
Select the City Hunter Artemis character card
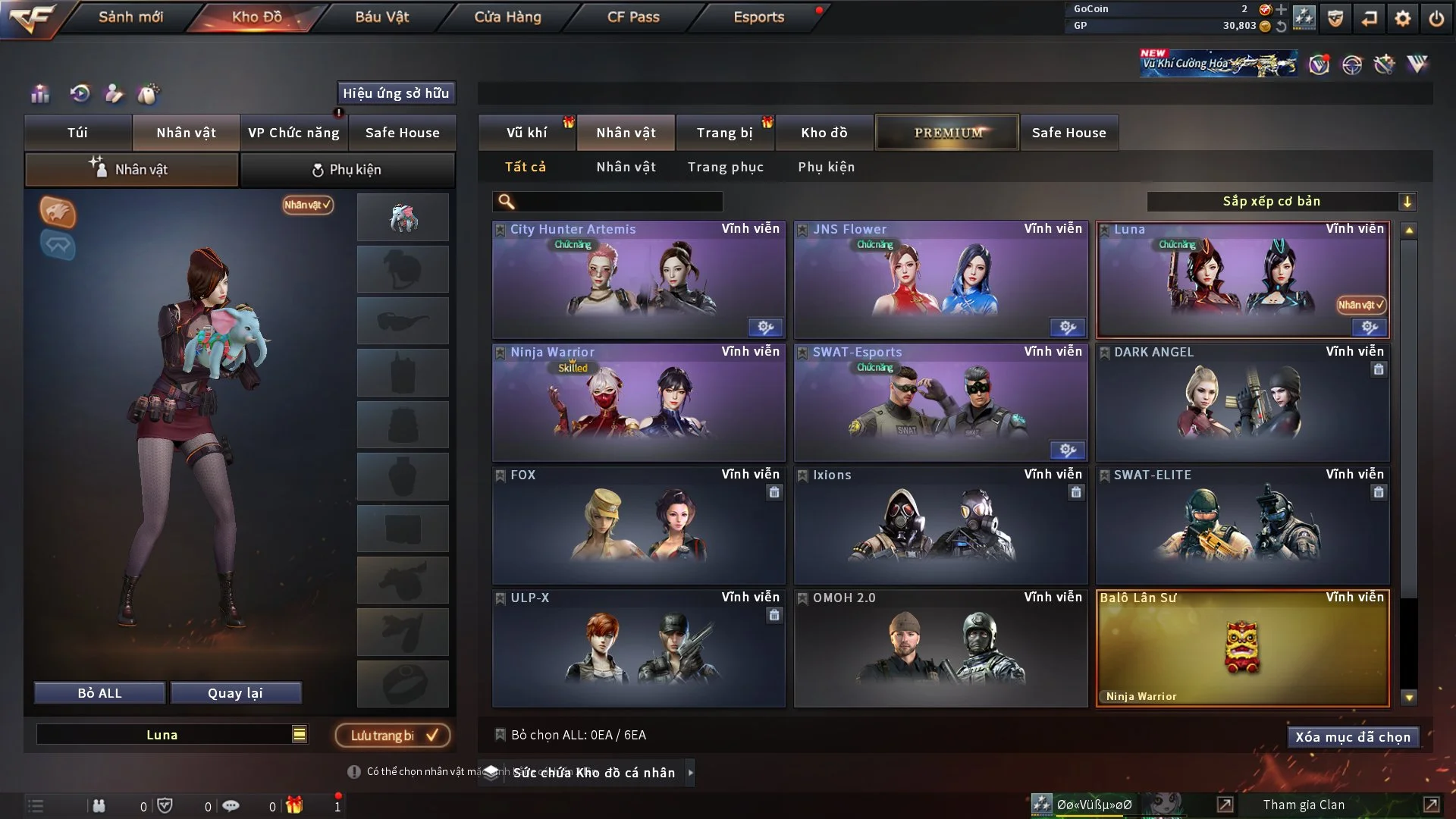639,281
